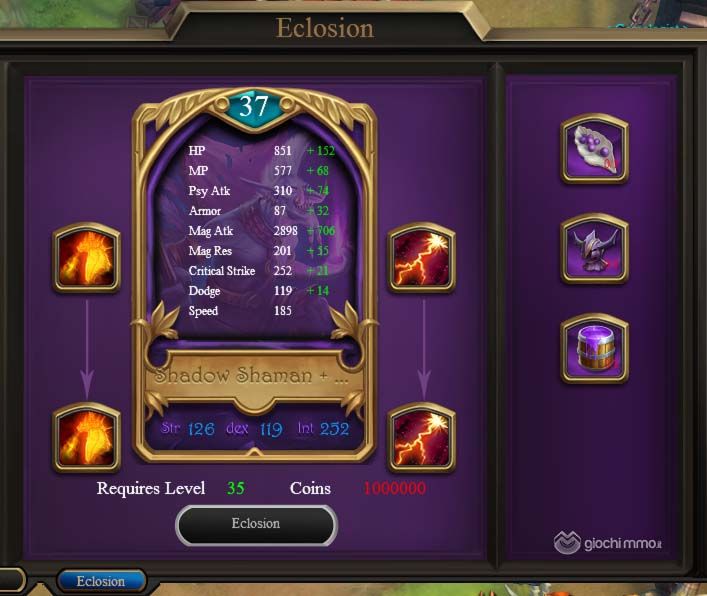Choose the lightning skill icon below the right arrow
This screenshot has height=596, width=707.
coord(422,437)
